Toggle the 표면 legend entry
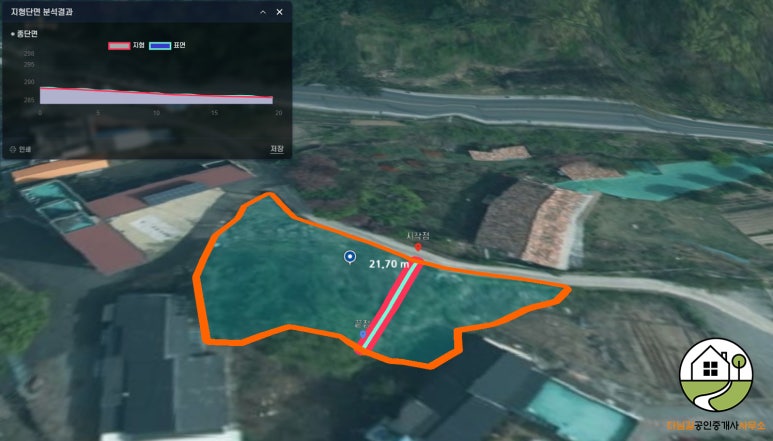Image resolution: width=773 pixels, height=441 pixels. point(167,46)
